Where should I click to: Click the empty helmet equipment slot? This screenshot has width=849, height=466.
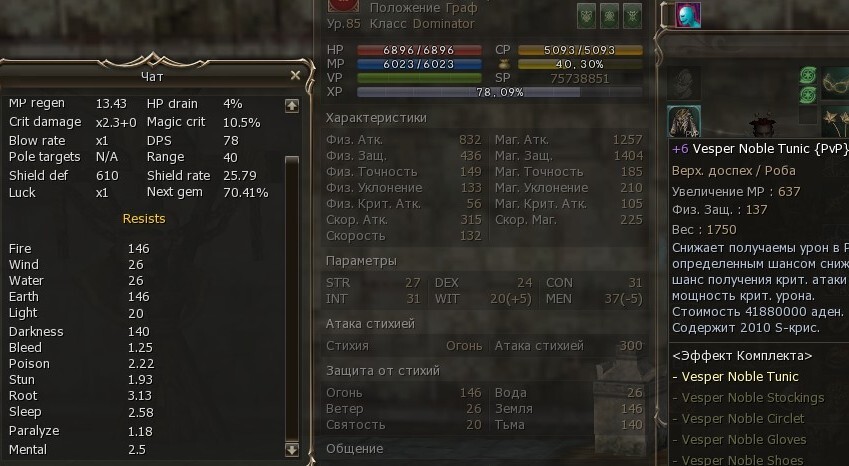684,83
